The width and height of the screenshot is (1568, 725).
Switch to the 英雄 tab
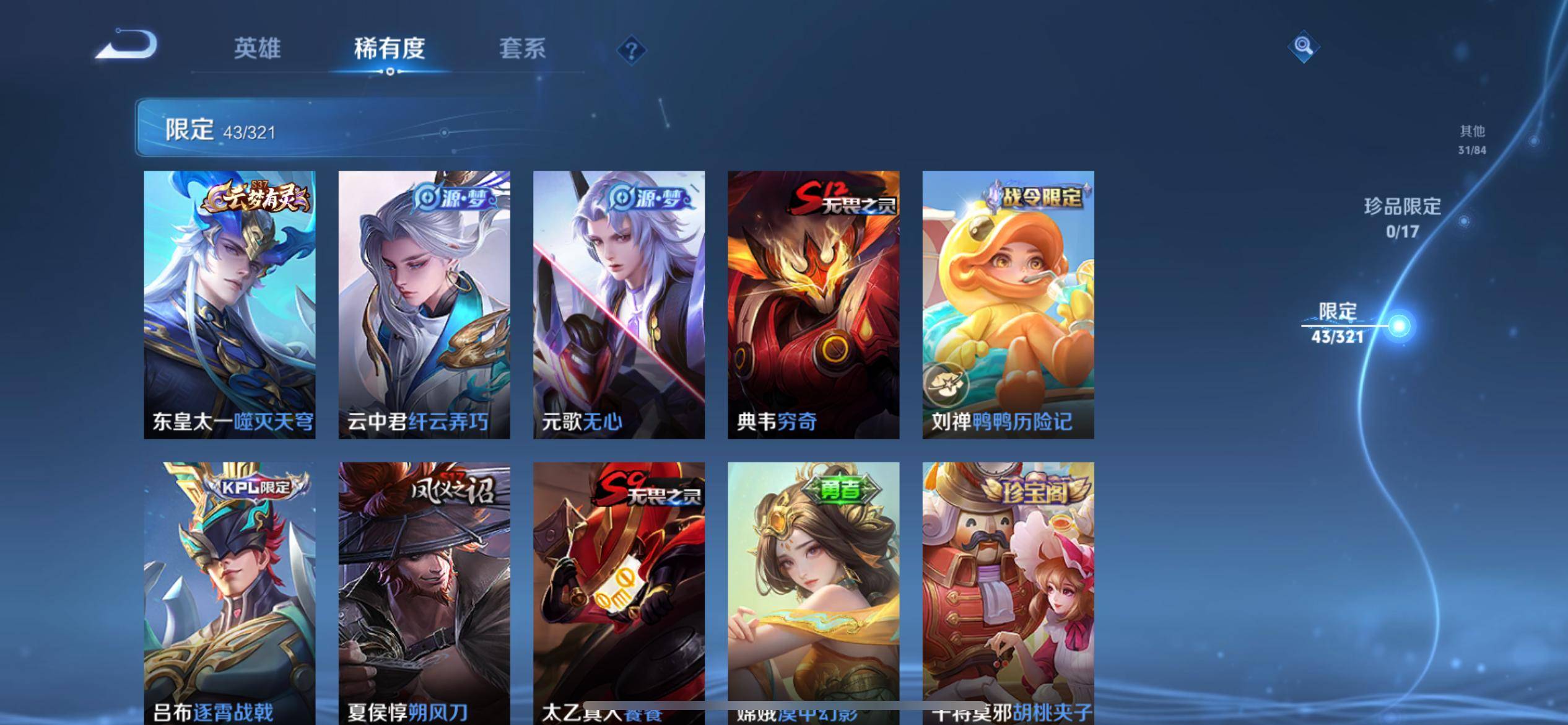257,48
